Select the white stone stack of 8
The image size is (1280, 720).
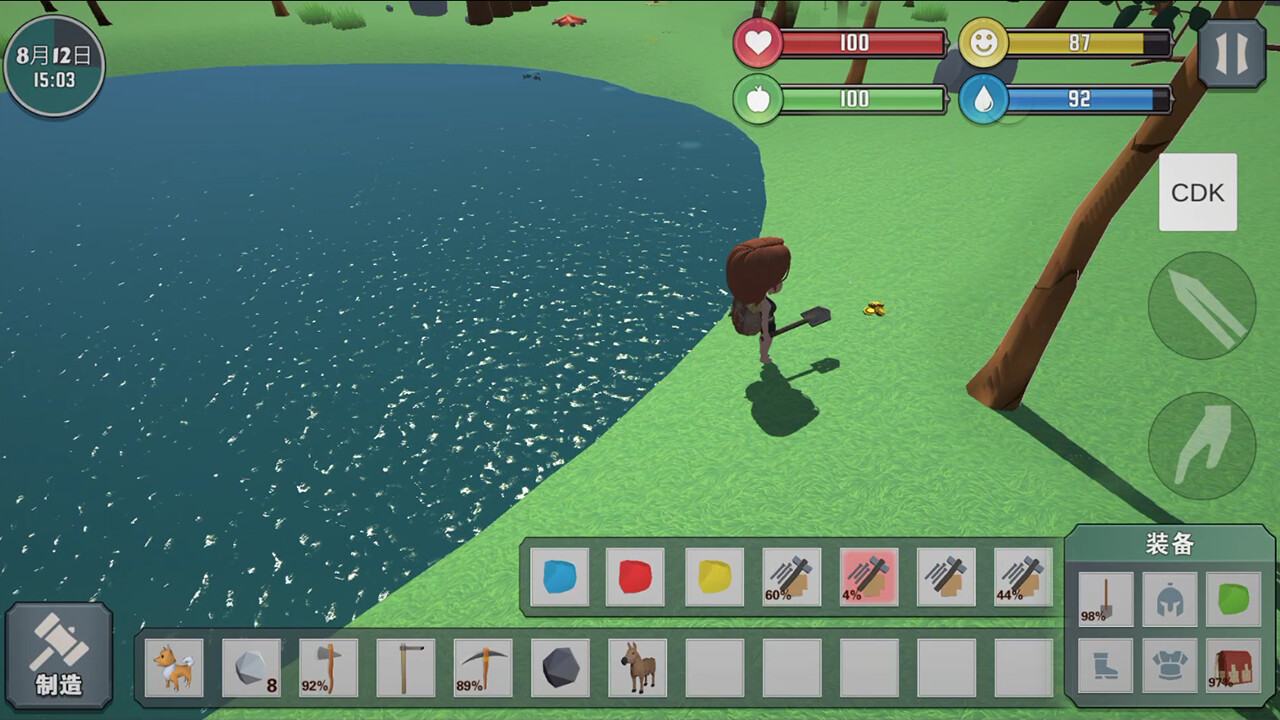tap(251, 667)
